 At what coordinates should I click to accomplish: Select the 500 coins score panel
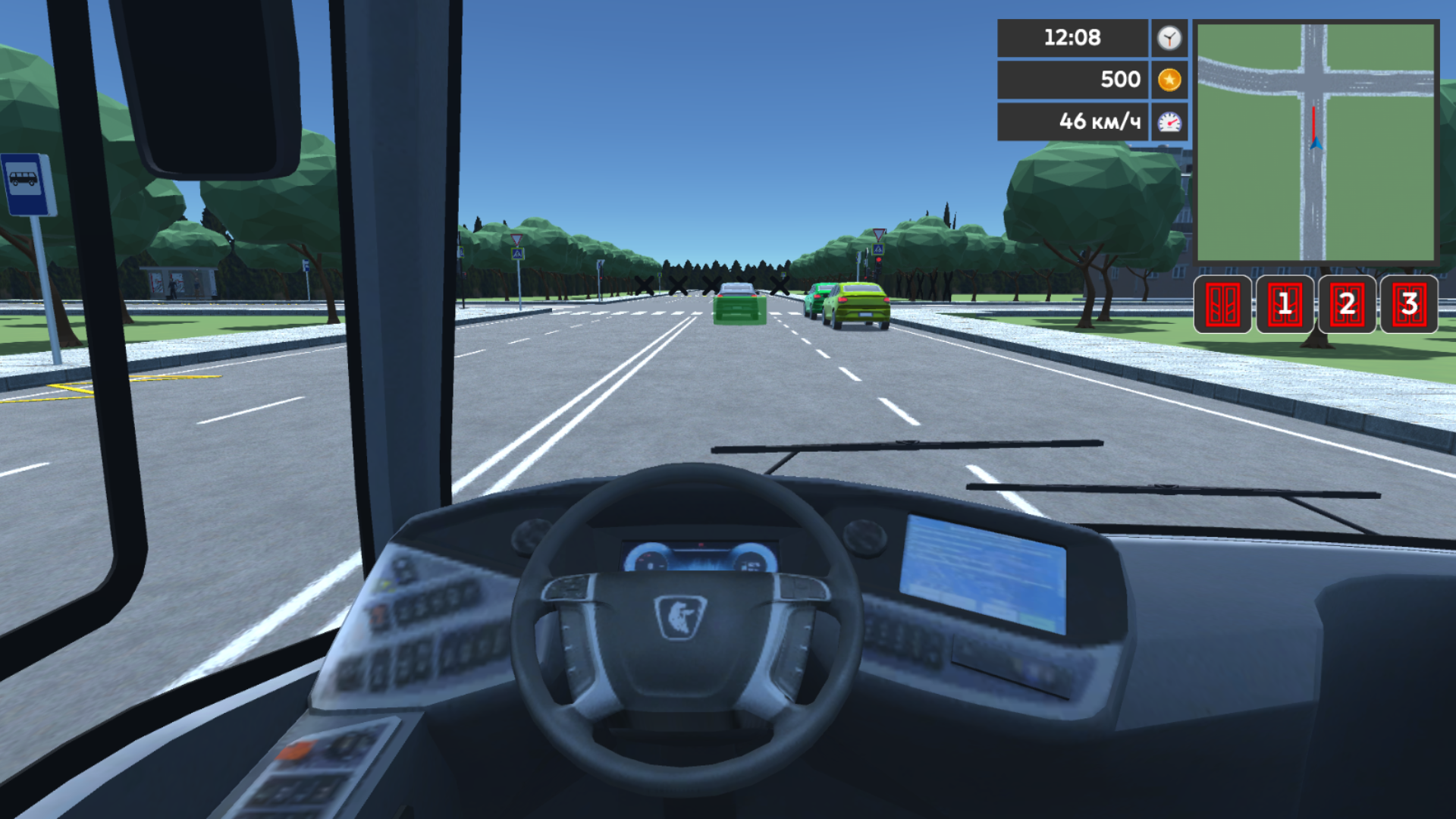[x=1073, y=79]
